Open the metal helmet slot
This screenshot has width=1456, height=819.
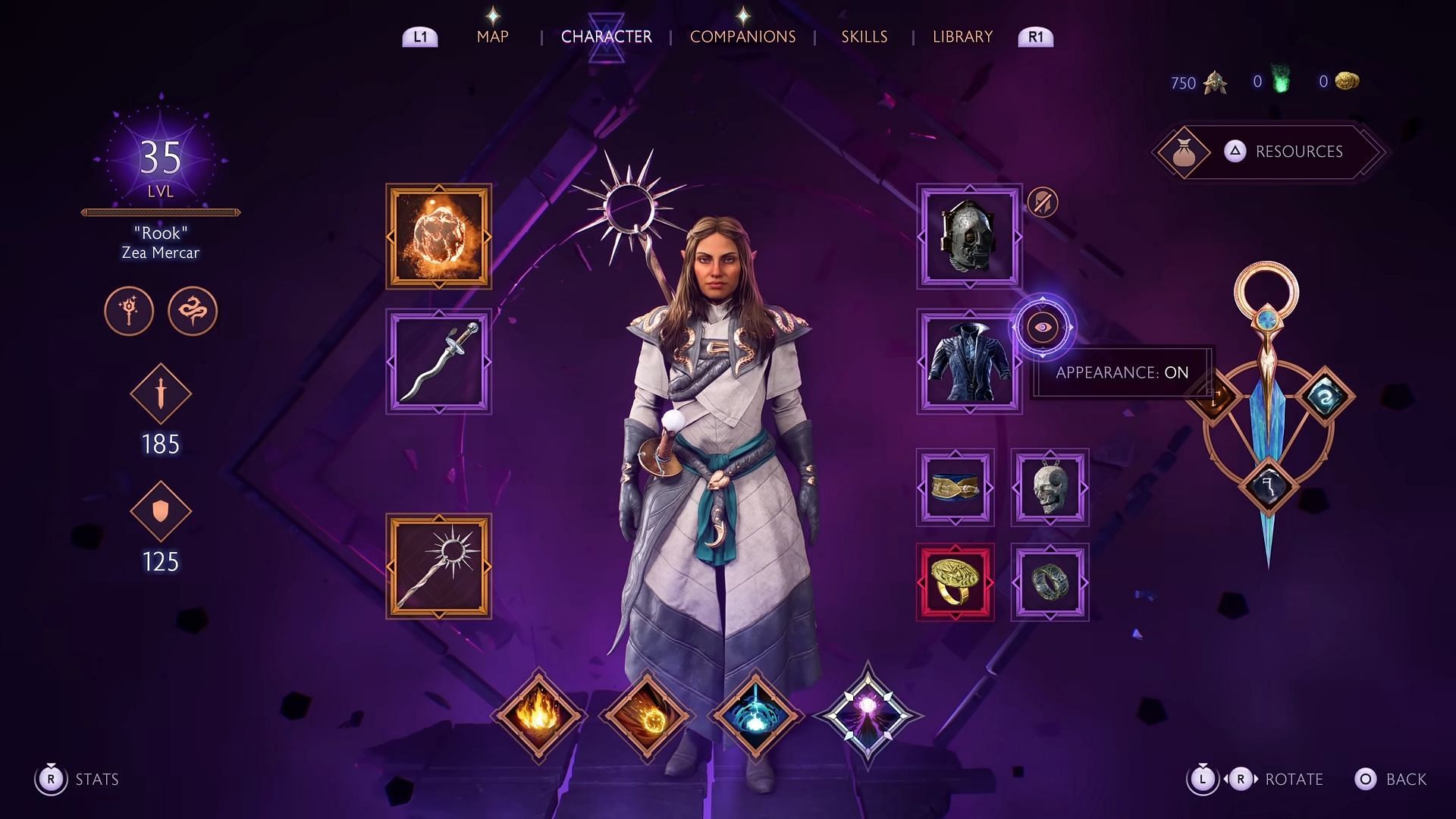point(969,237)
